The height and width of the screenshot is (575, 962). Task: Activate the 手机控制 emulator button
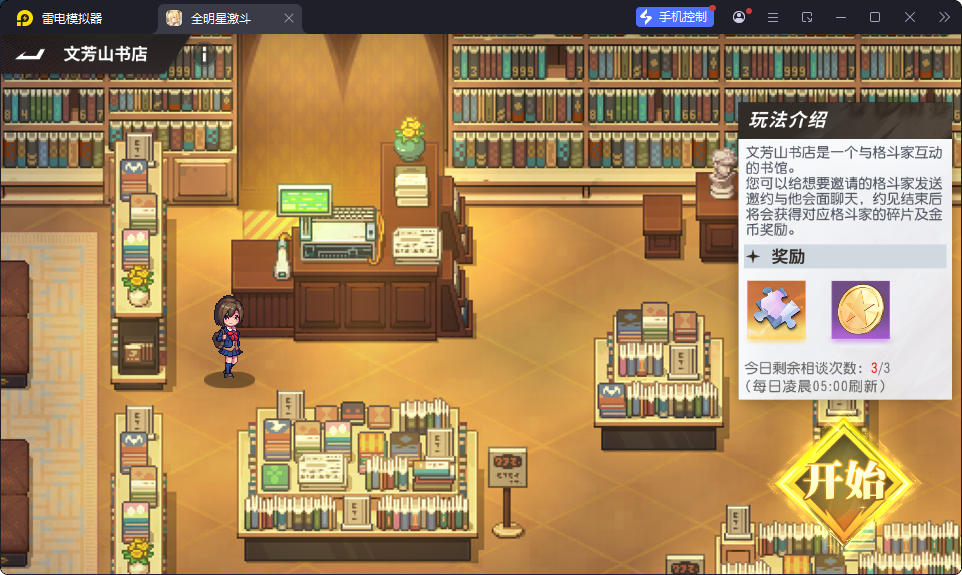click(x=674, y=17)
